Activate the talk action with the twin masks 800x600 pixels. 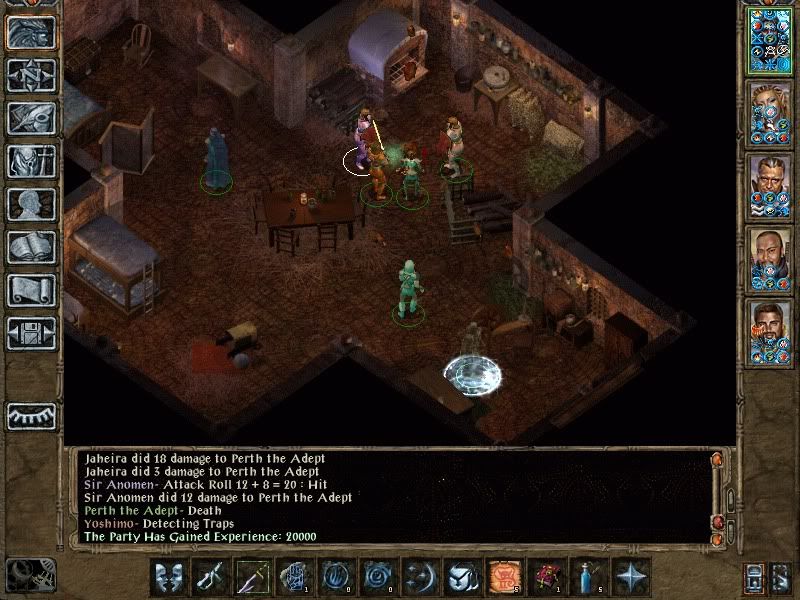pos(169,575)
